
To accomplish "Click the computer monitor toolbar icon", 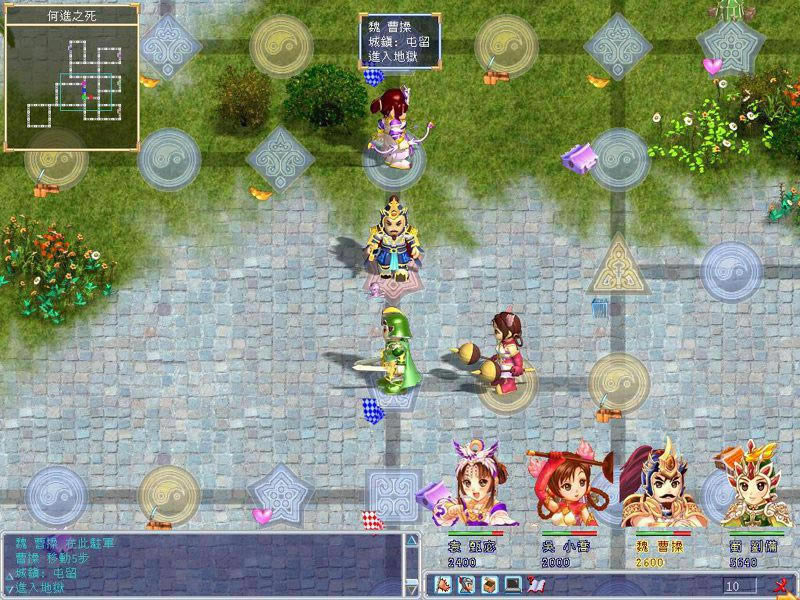I will coord(512,584).
